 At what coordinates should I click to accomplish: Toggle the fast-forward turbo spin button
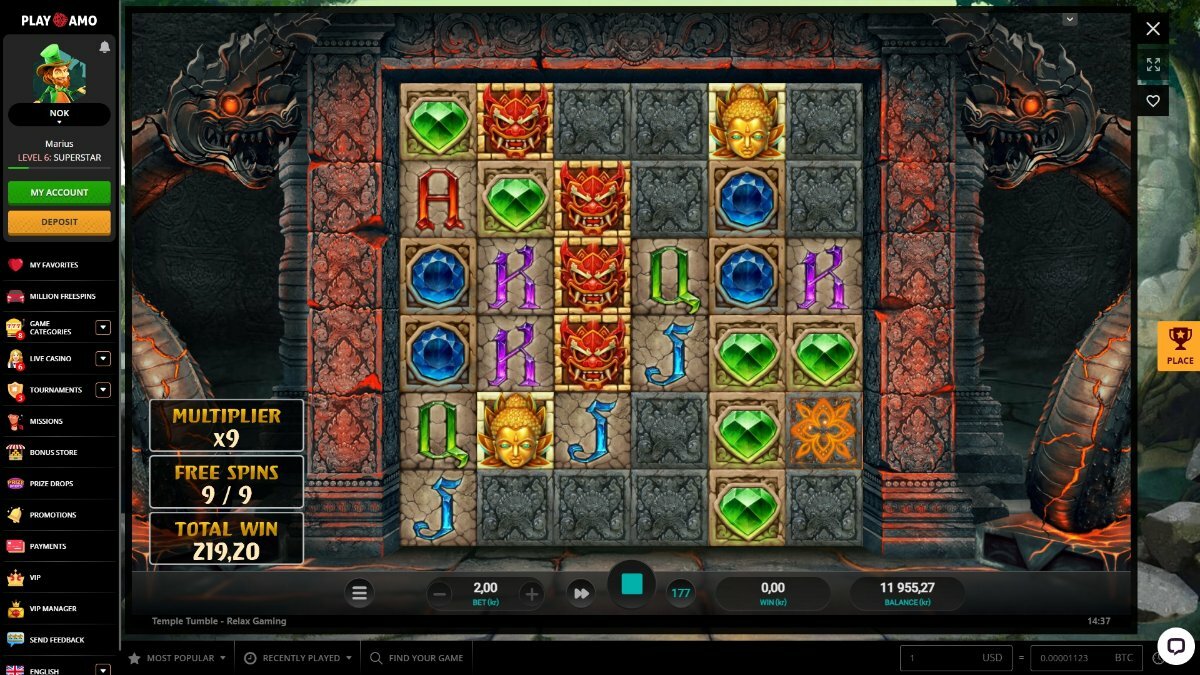pos(581,593)
